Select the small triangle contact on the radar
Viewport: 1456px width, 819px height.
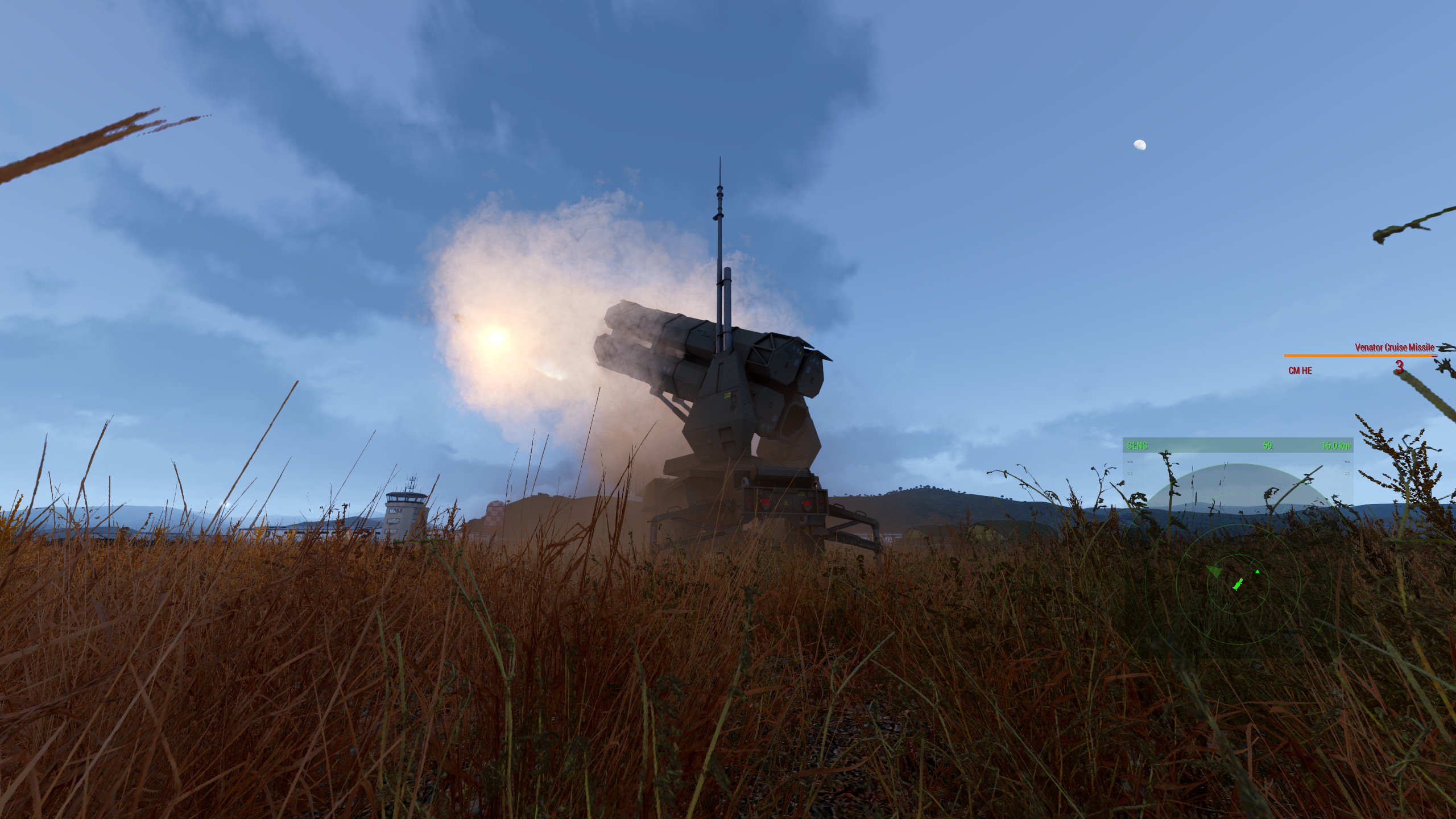tap(1258, 572)
